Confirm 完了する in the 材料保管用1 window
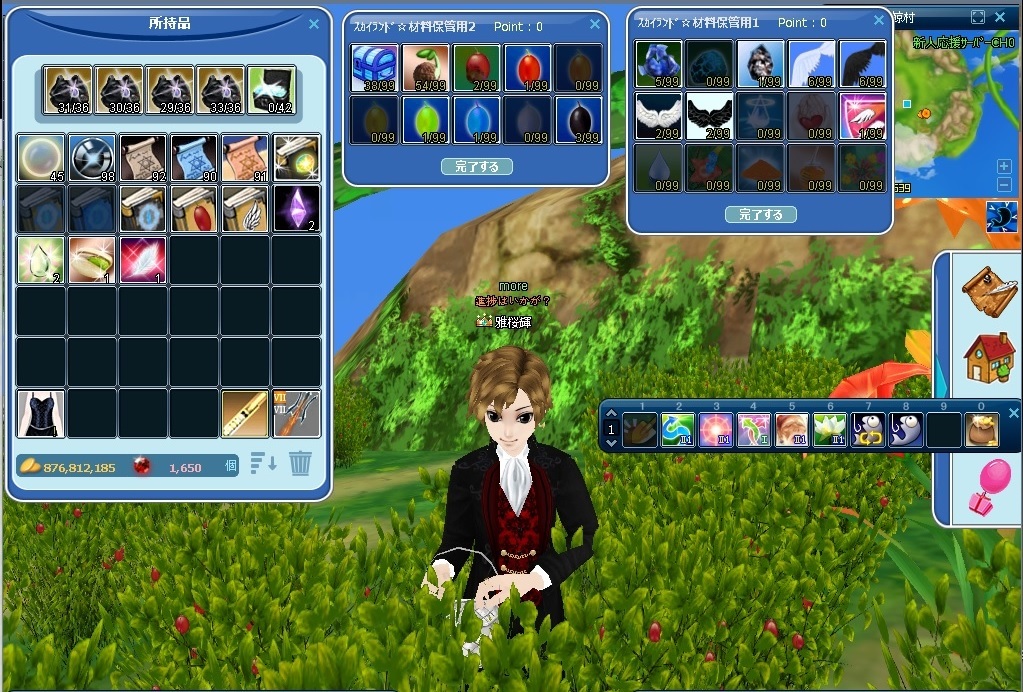The width and height of the screenshot is (1023, 692). click(760, 215)
